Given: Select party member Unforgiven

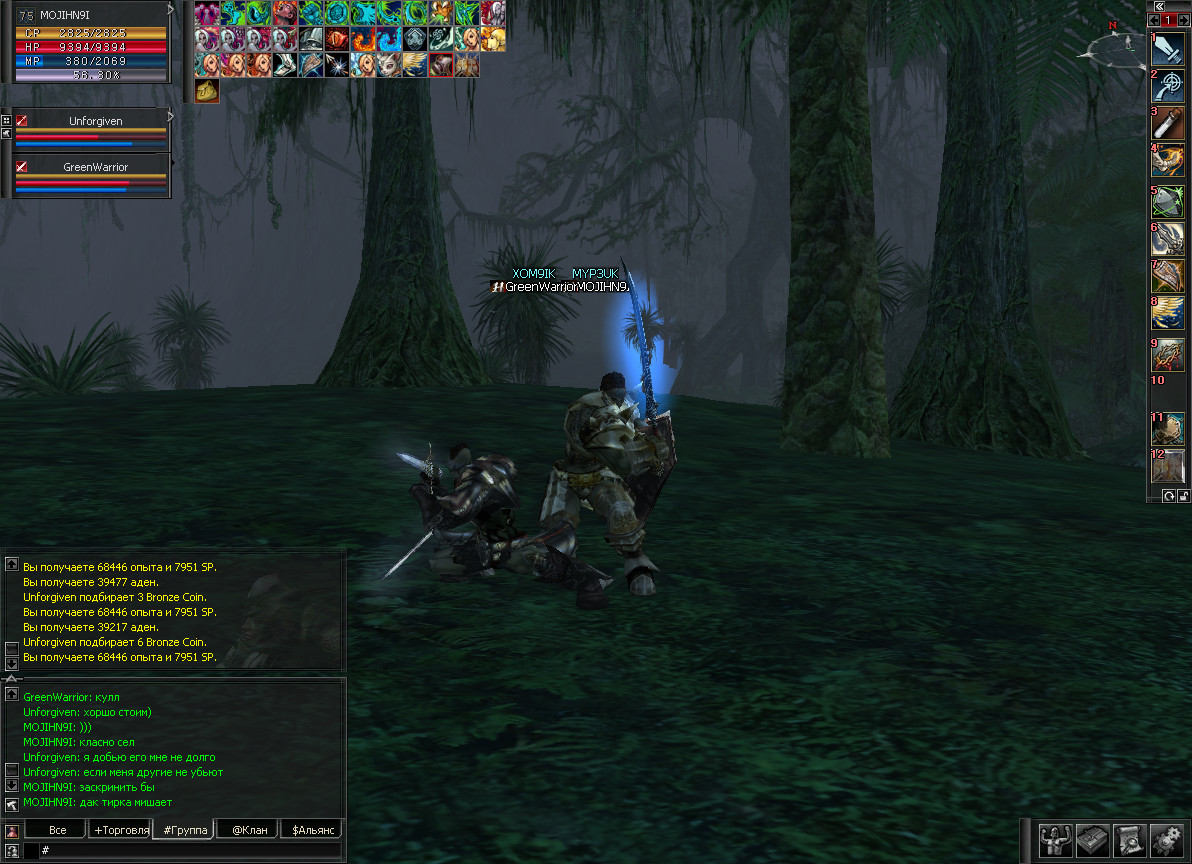Looking at the screenshot, I should 95,121.
